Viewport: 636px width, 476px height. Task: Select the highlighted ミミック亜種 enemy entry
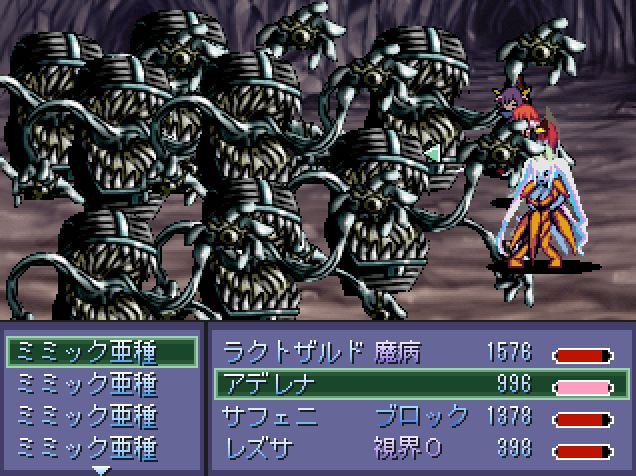pos(100,352)
